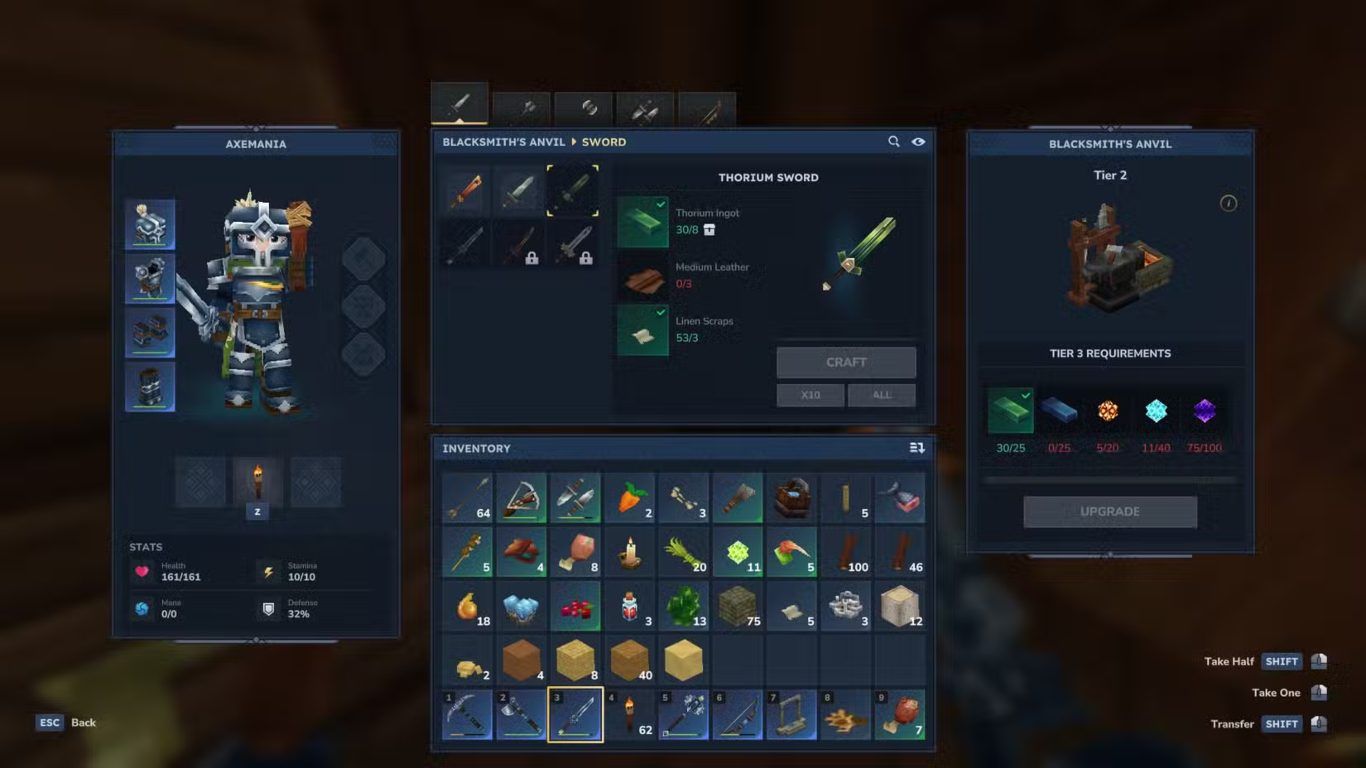
Task: Select the red potion bottle stack
Action: (630, 606)
